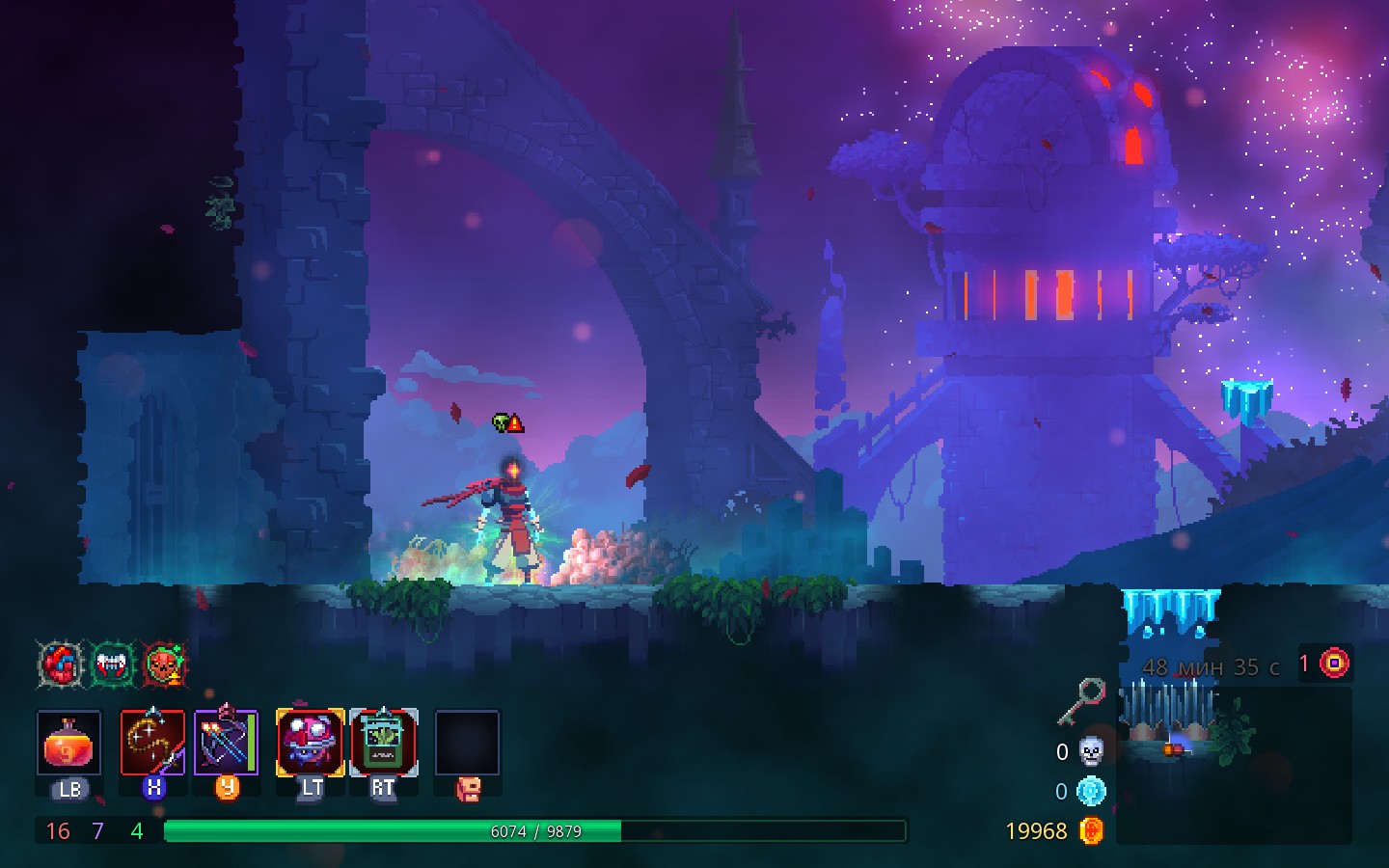Inspect the fanged mouth mutation icon
Screen dimensions: 1389x868
point(113,665)
